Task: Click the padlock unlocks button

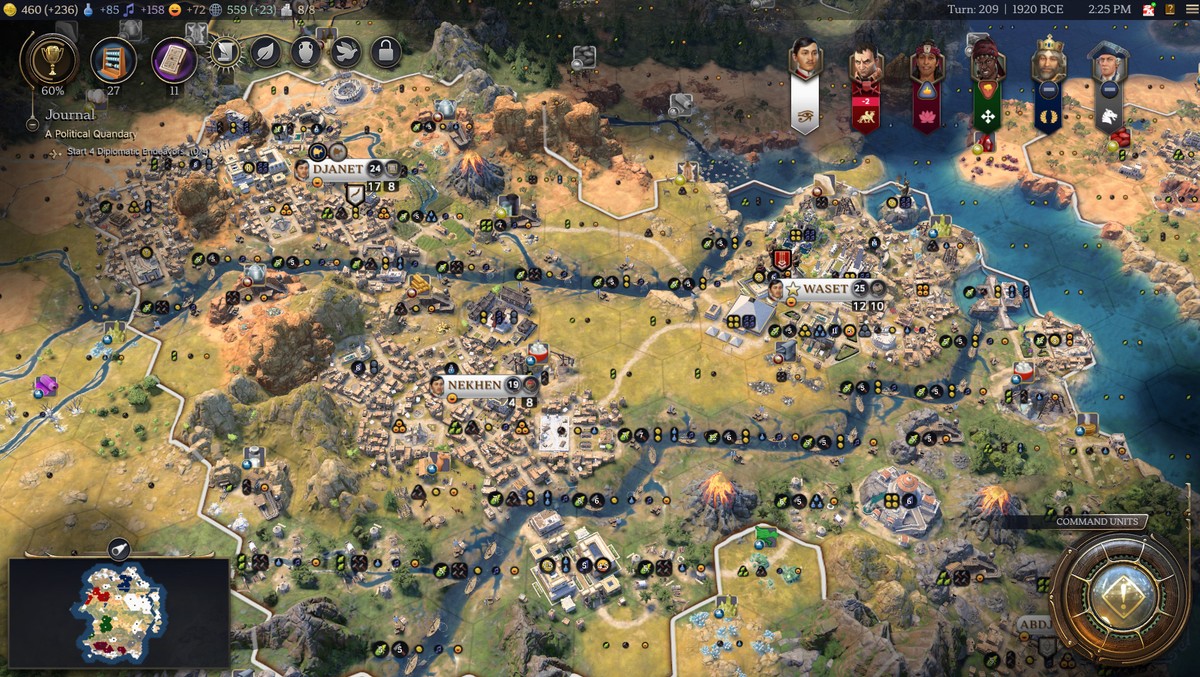Action: pyautogui.click(x=385, y=51)
